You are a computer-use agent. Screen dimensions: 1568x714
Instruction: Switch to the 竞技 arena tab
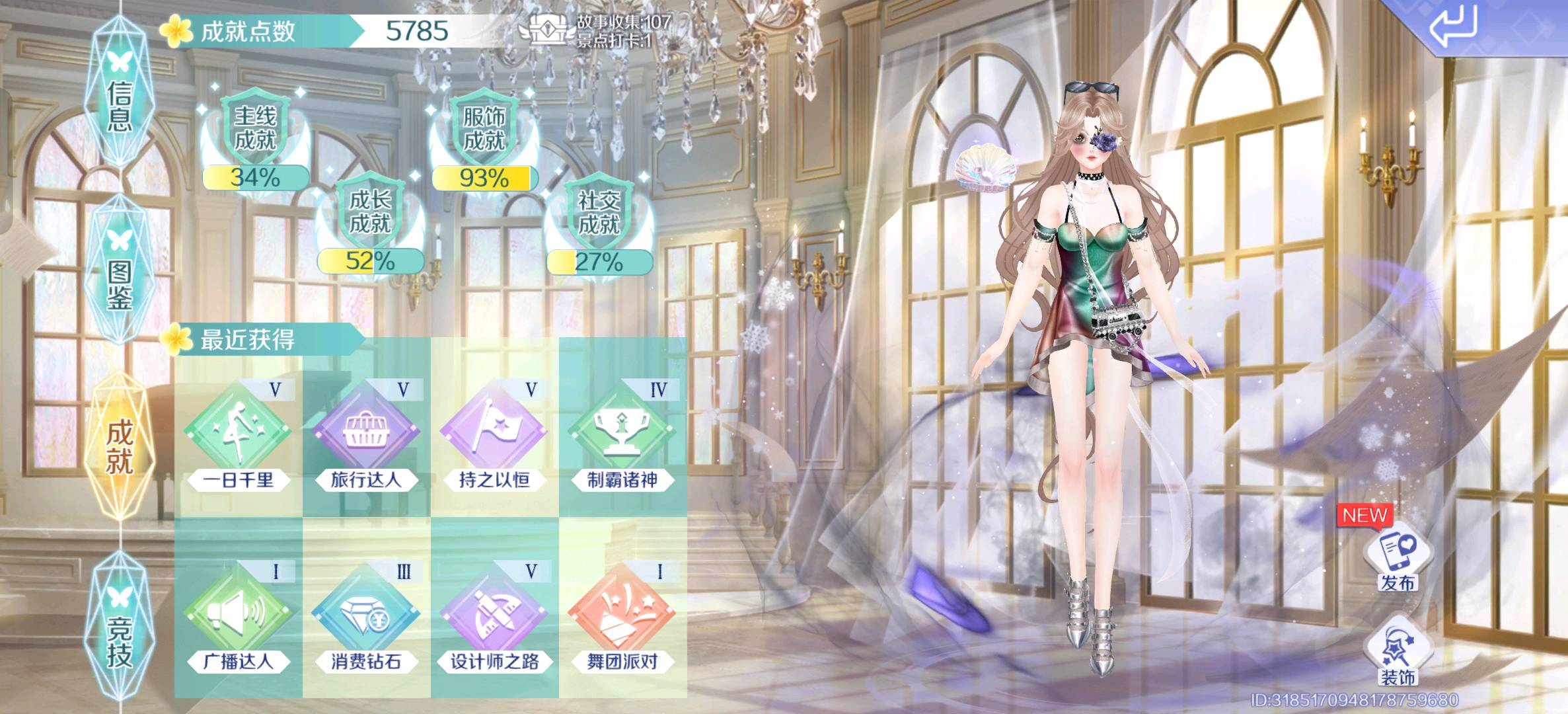coord(120,628)
